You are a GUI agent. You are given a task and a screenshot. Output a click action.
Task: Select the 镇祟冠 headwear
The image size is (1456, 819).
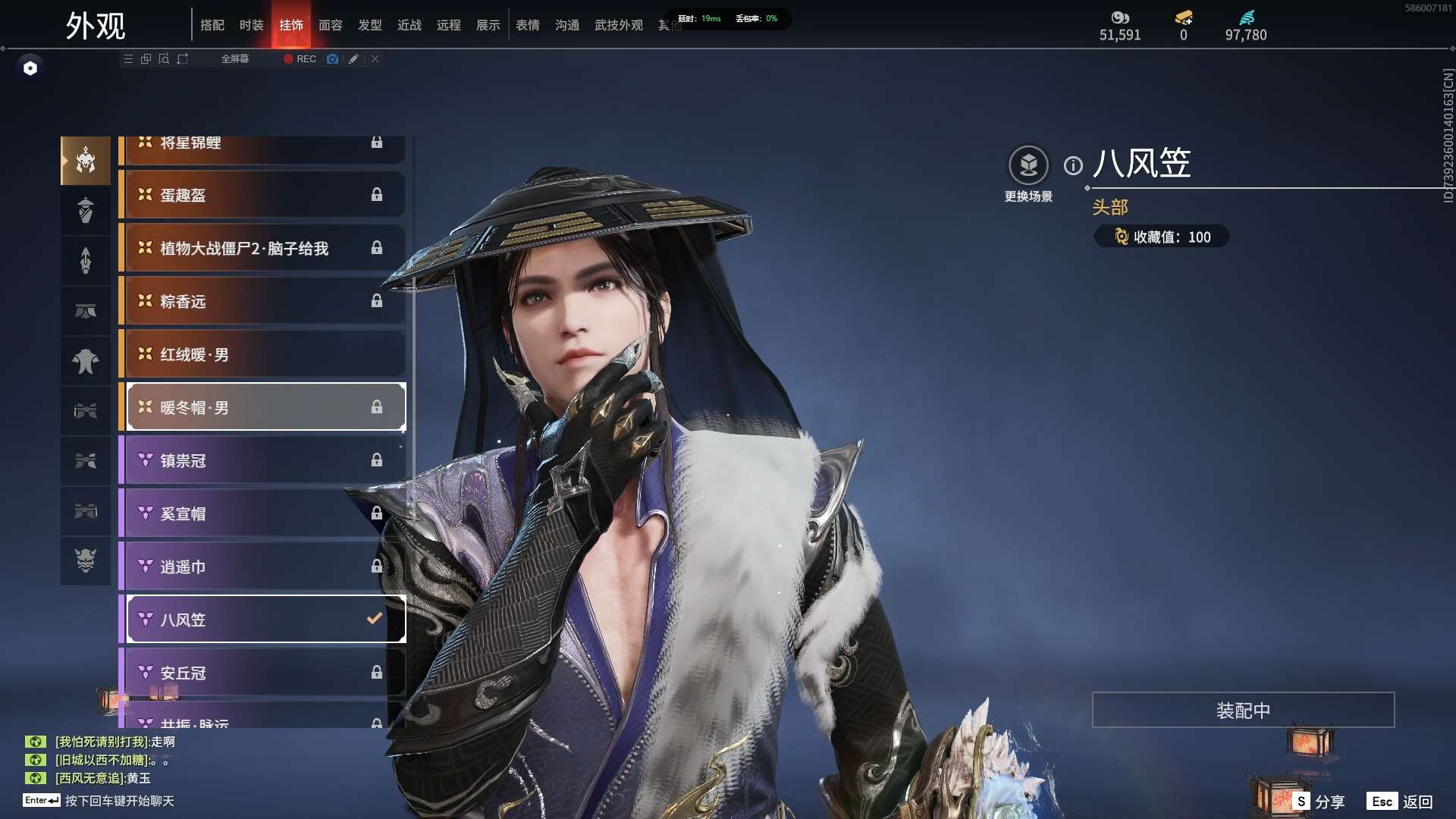[262, 460]
